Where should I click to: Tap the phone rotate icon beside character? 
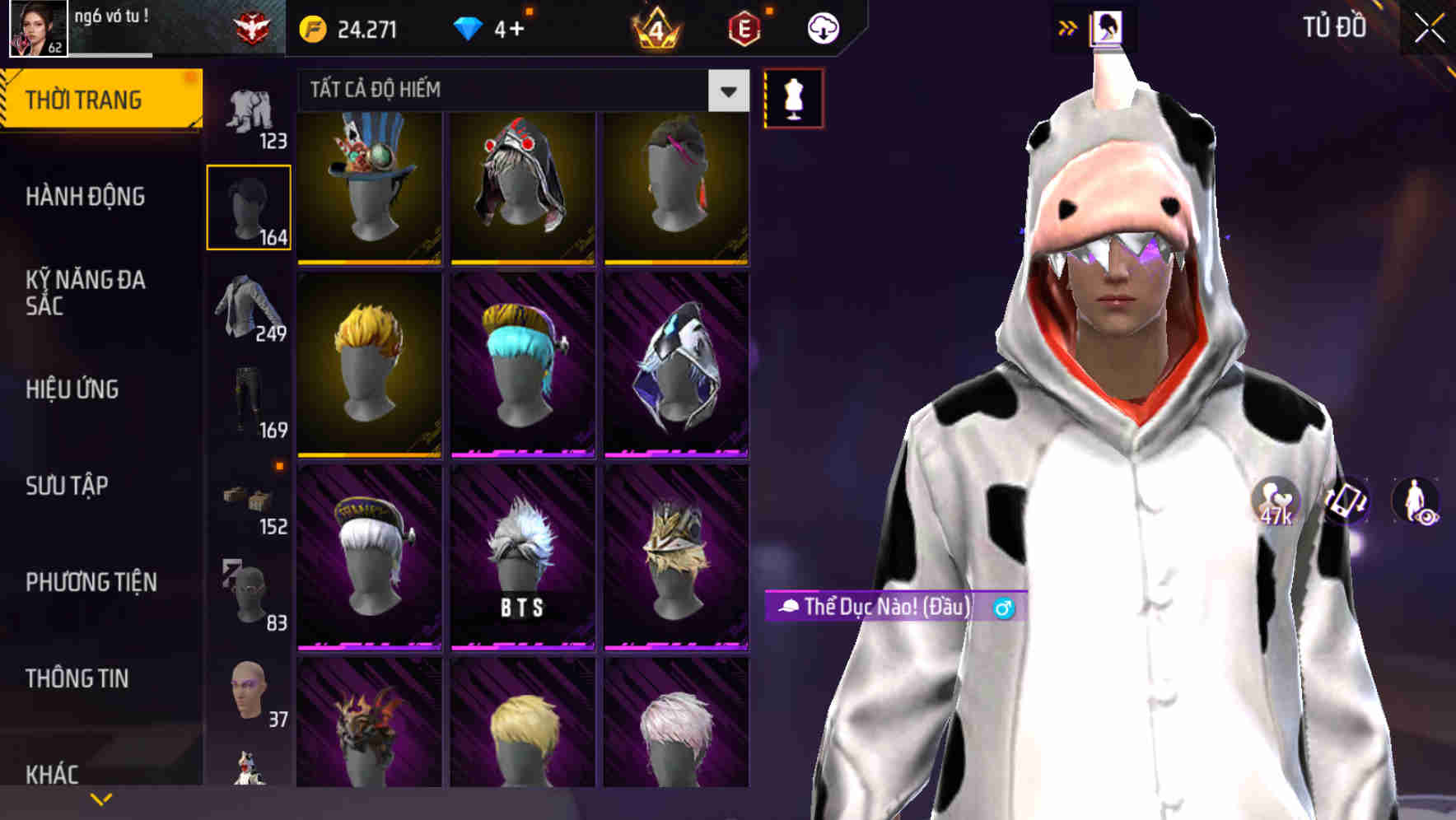pos(1344,506)
